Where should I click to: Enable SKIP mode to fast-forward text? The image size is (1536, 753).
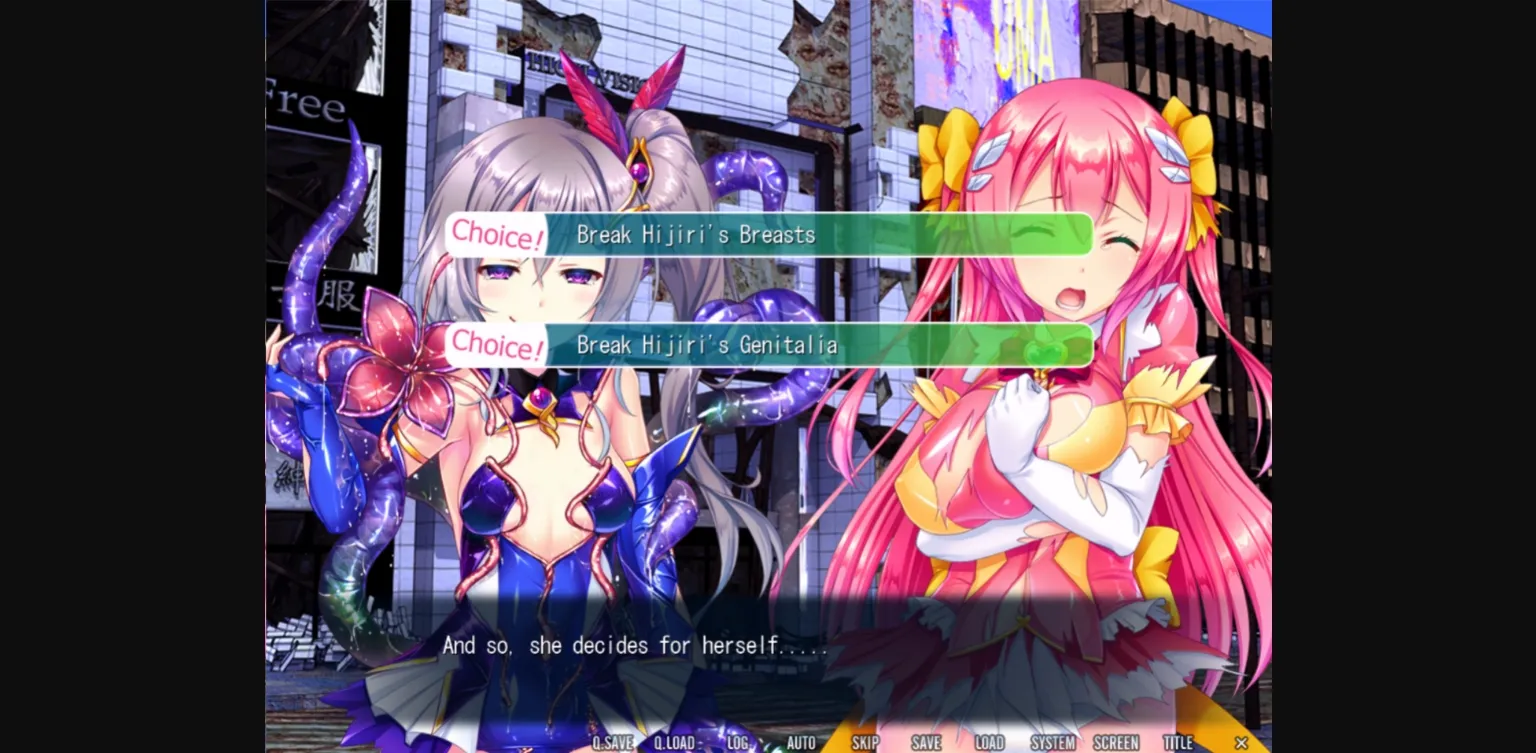click(864, 743)
